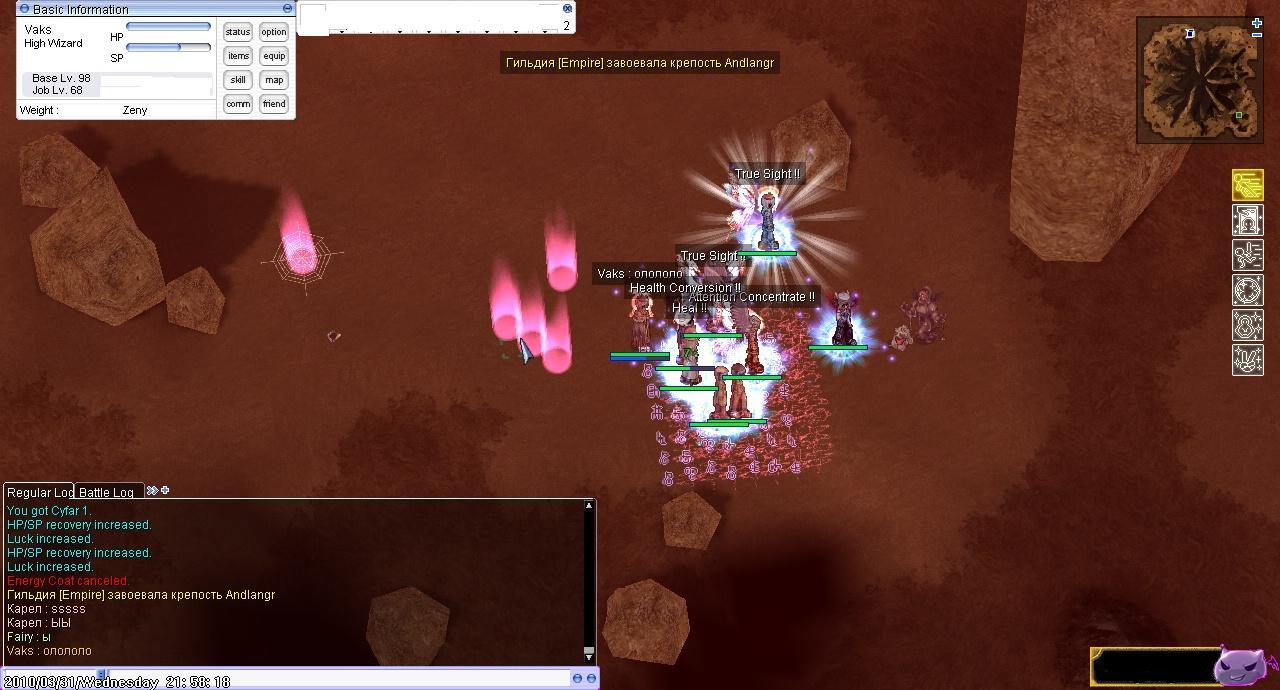Image resolution: width=1280 pixels, height=690 pixels.
Task: Minimize the Basic Information window
Action: coord(288,9)
